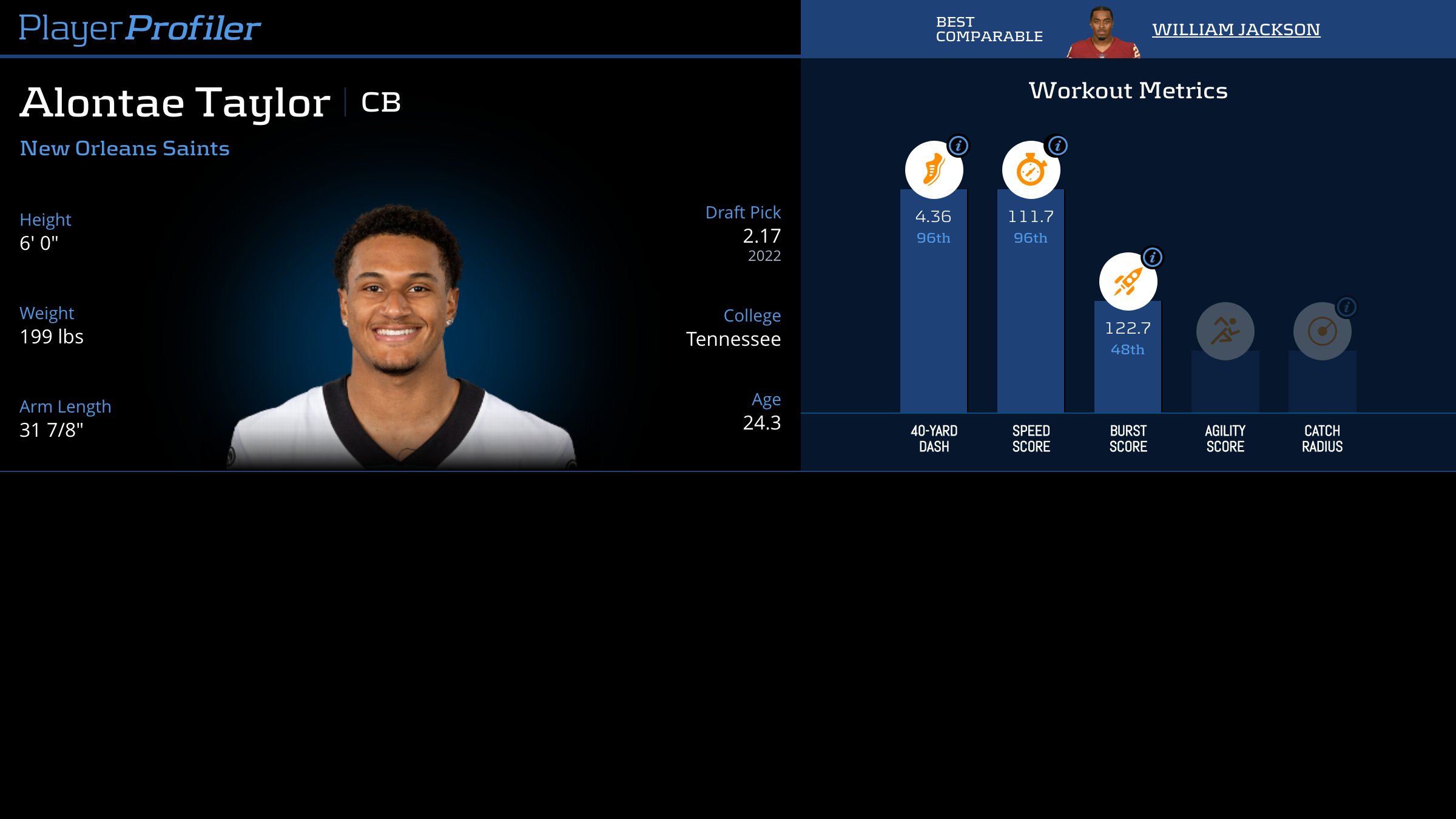
Task: Show info for Catch Radius metric
Action: (x=1347, y=307)
